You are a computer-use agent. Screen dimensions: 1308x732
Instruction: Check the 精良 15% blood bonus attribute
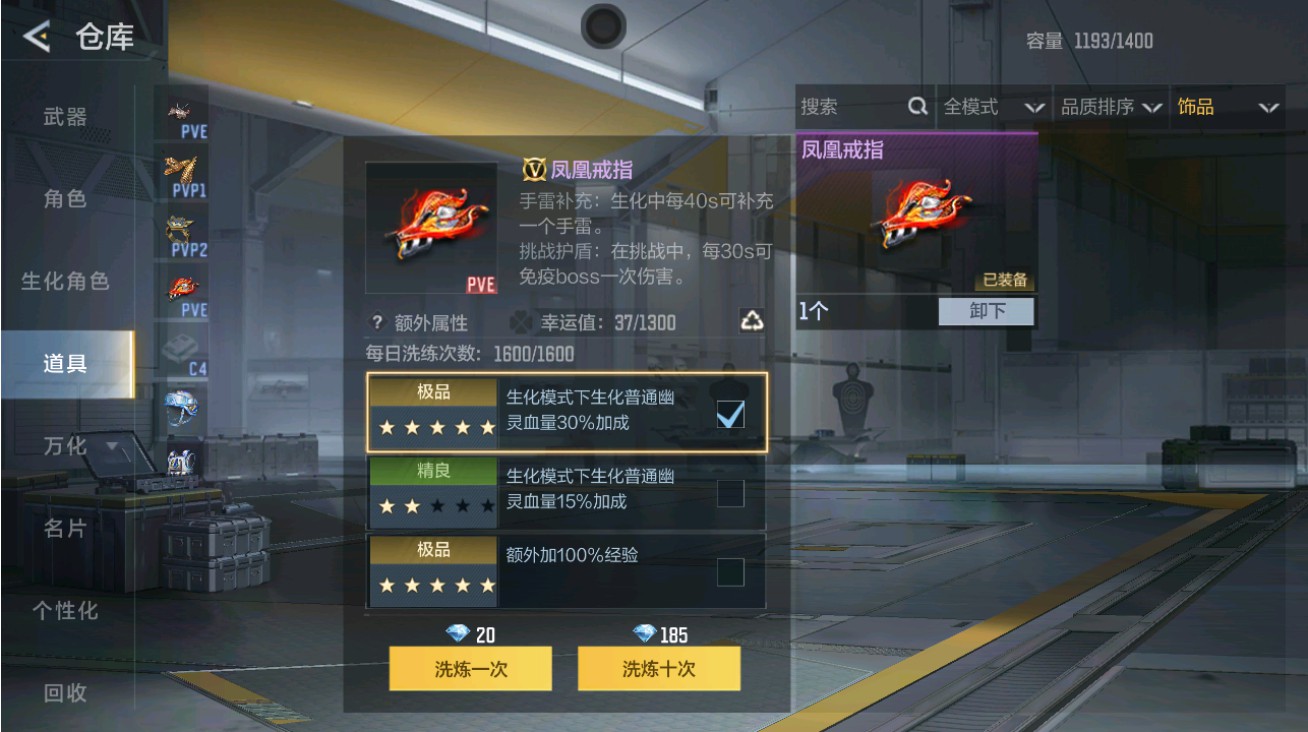pos(731,491)
